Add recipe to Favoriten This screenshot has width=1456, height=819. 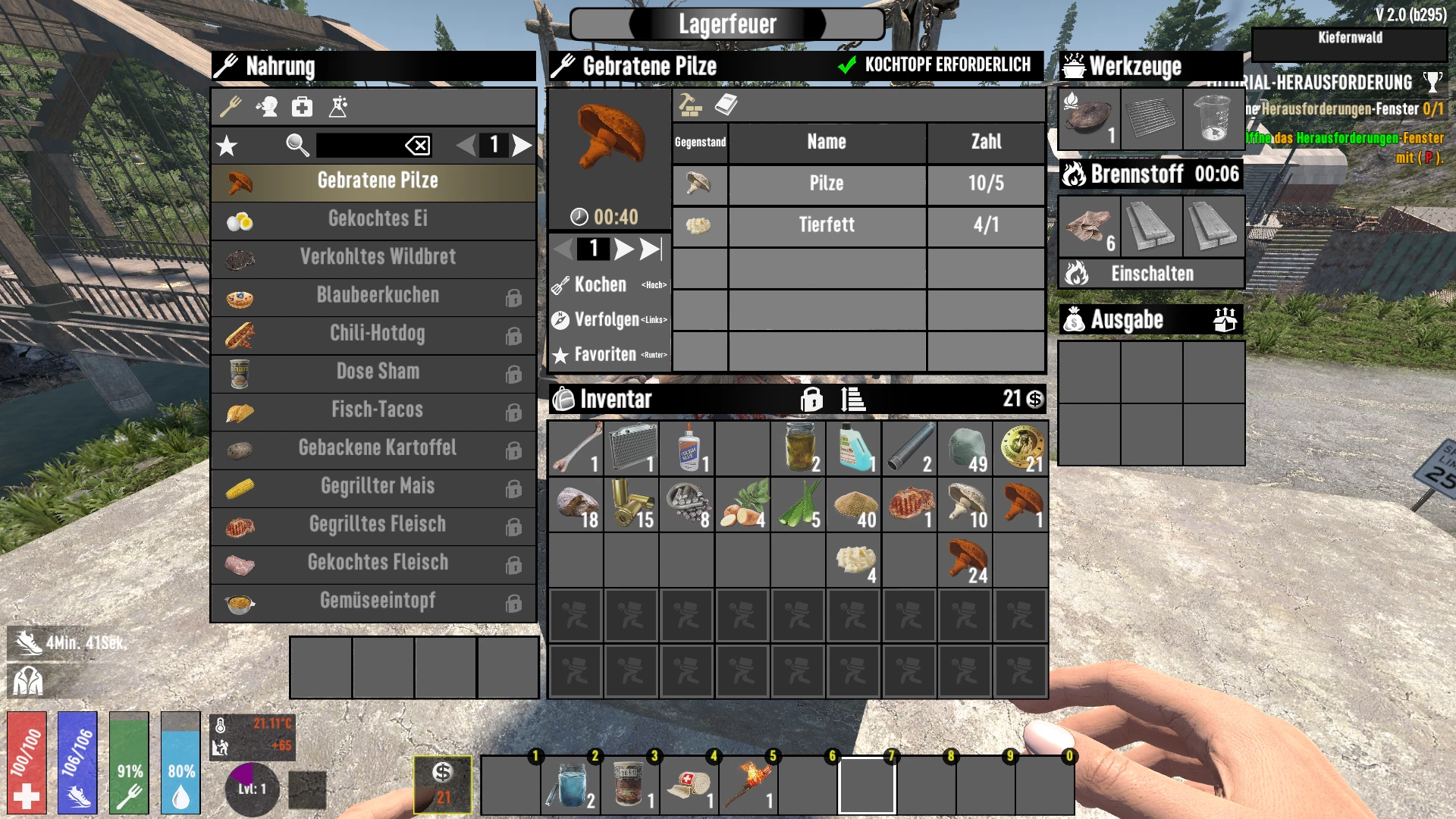pyautogui.click(x=605, y=355)
